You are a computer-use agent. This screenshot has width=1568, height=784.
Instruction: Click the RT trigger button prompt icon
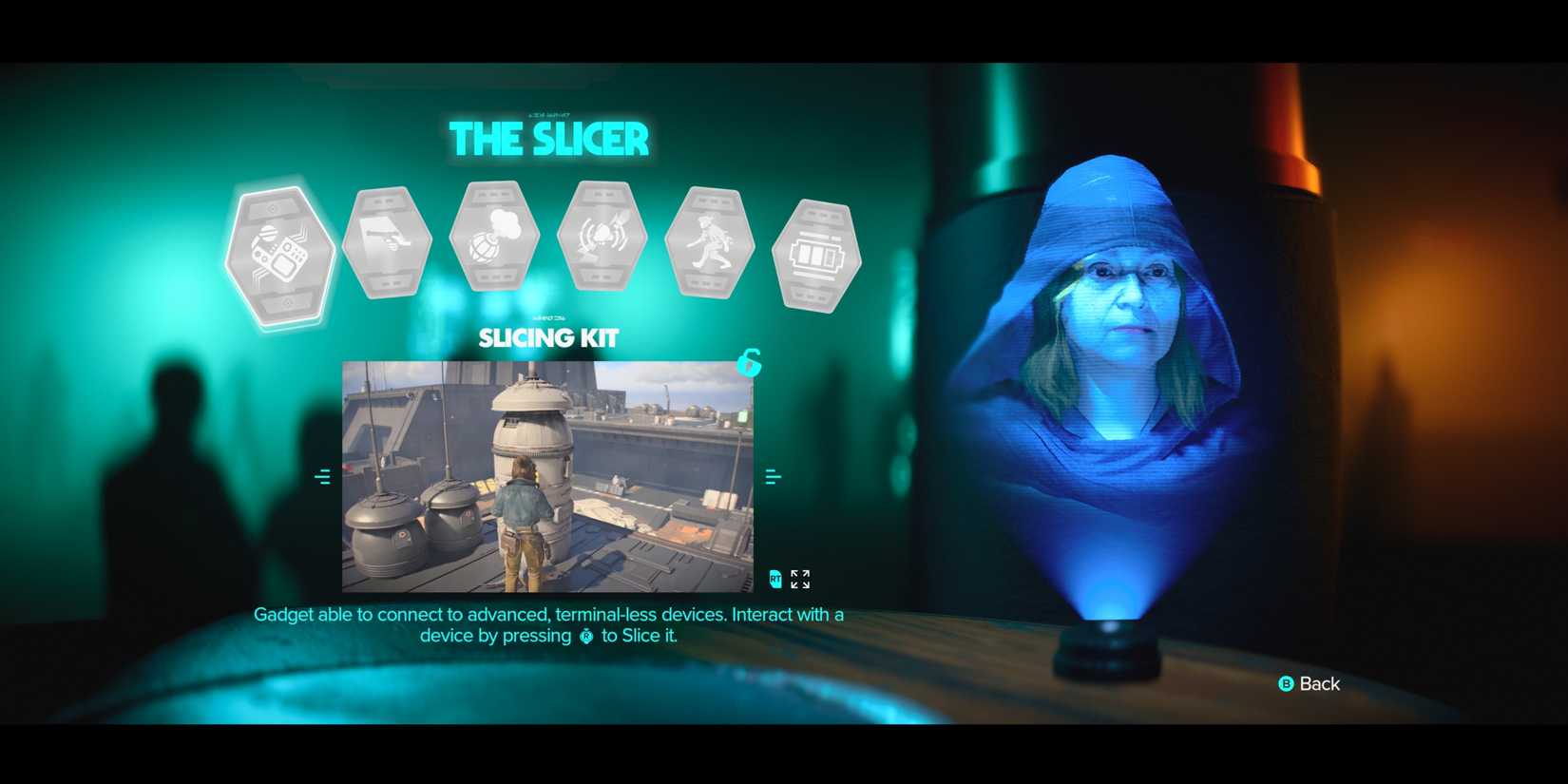774,579
